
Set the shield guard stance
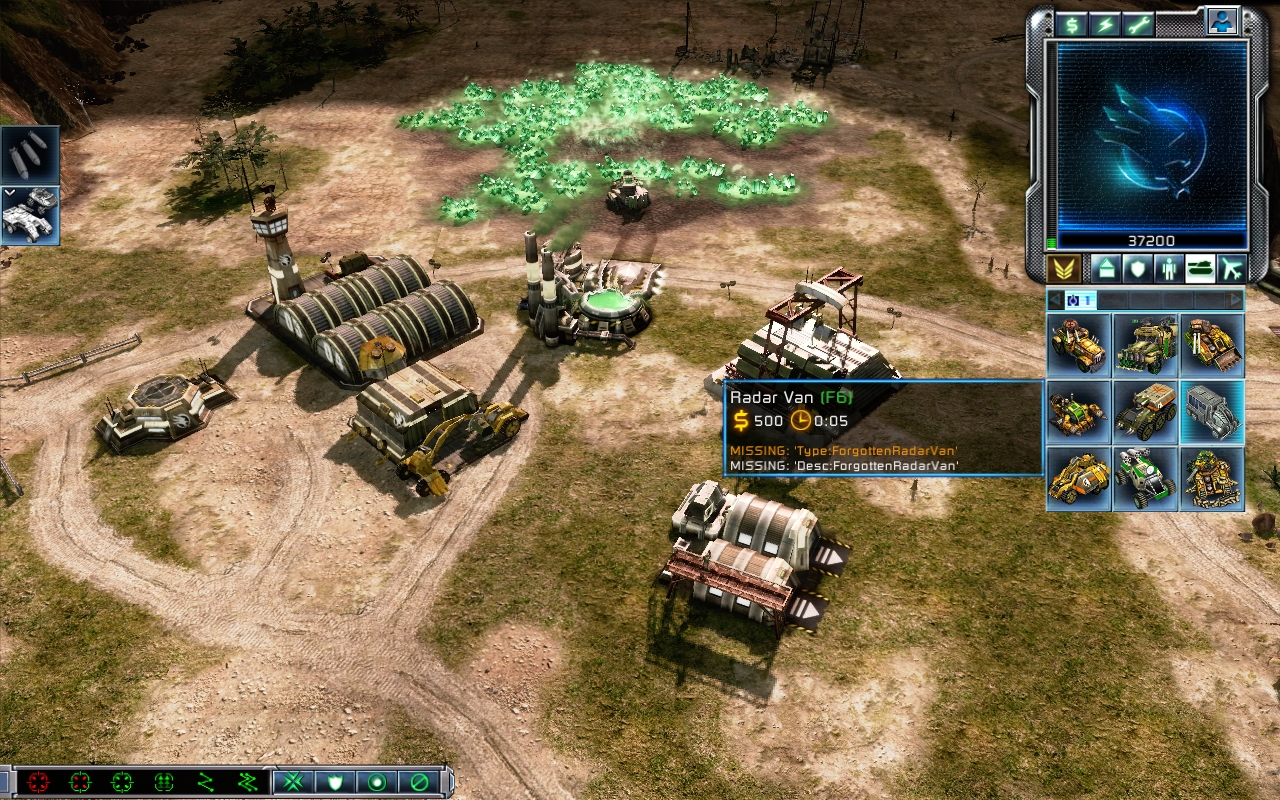point(334,782)
